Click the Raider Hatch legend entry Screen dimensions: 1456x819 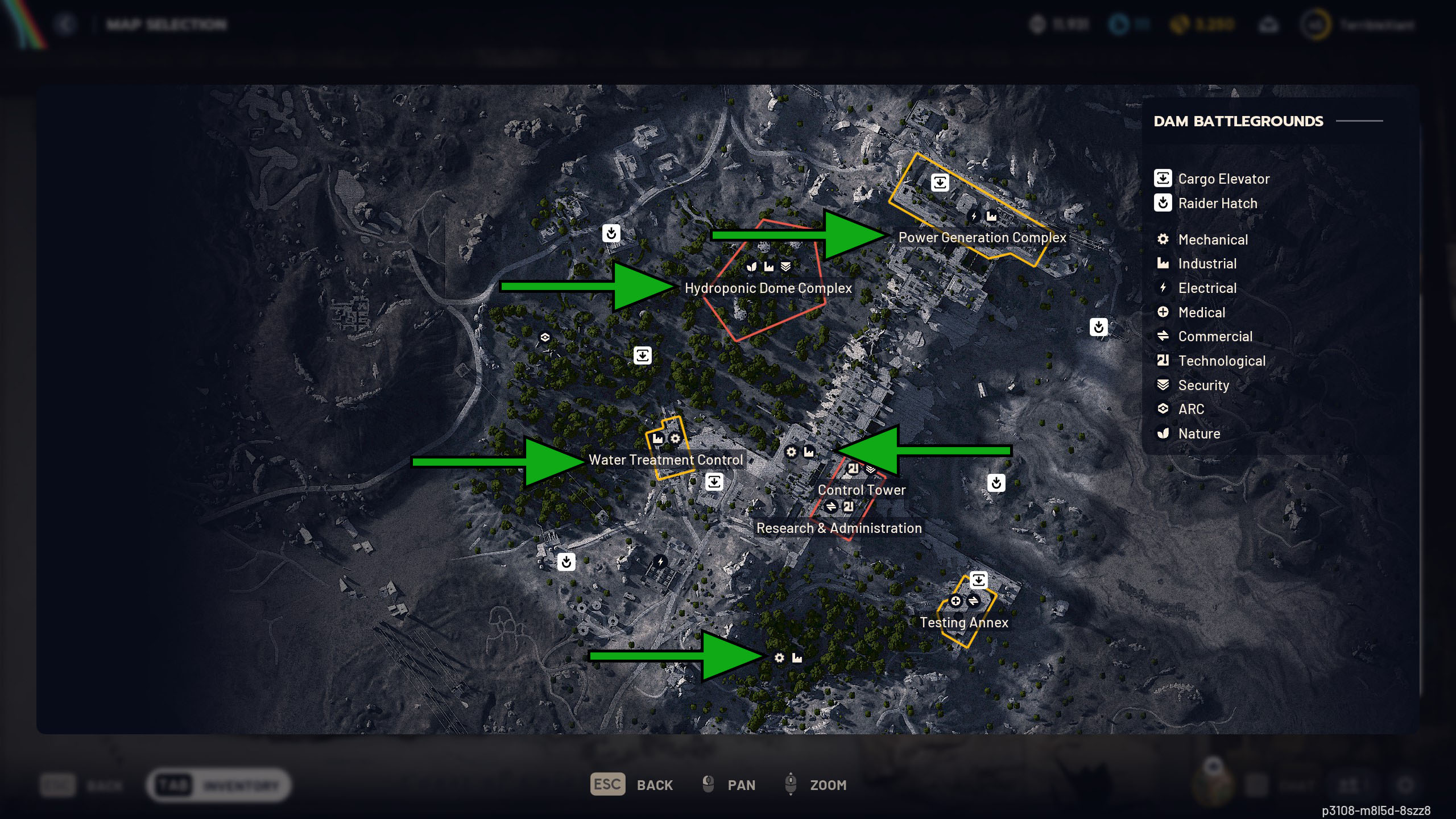point(1217,203)
